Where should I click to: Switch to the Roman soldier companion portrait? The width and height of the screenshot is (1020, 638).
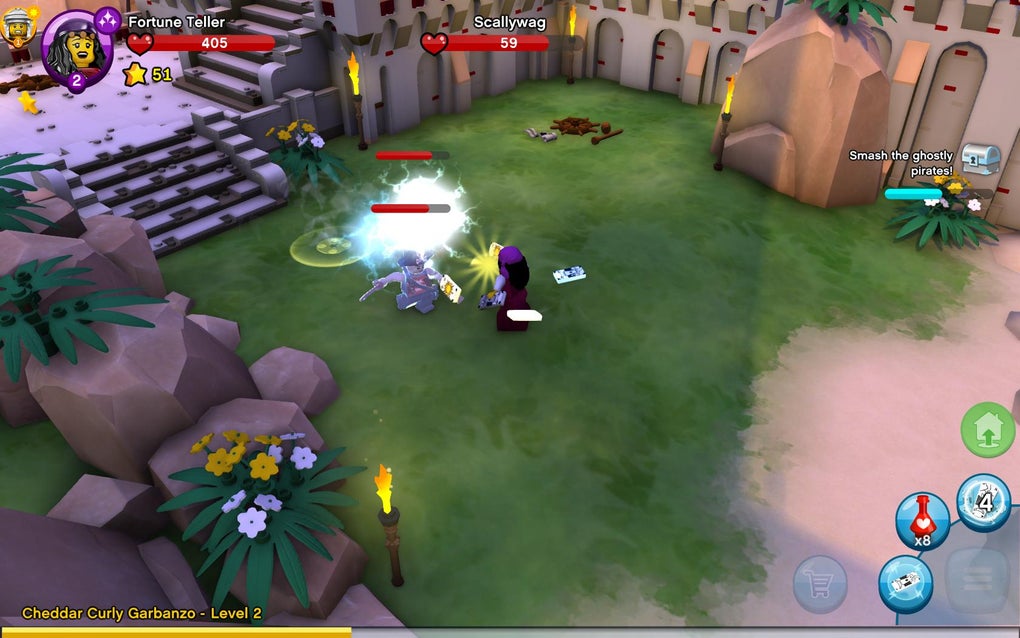coord(17,25)
